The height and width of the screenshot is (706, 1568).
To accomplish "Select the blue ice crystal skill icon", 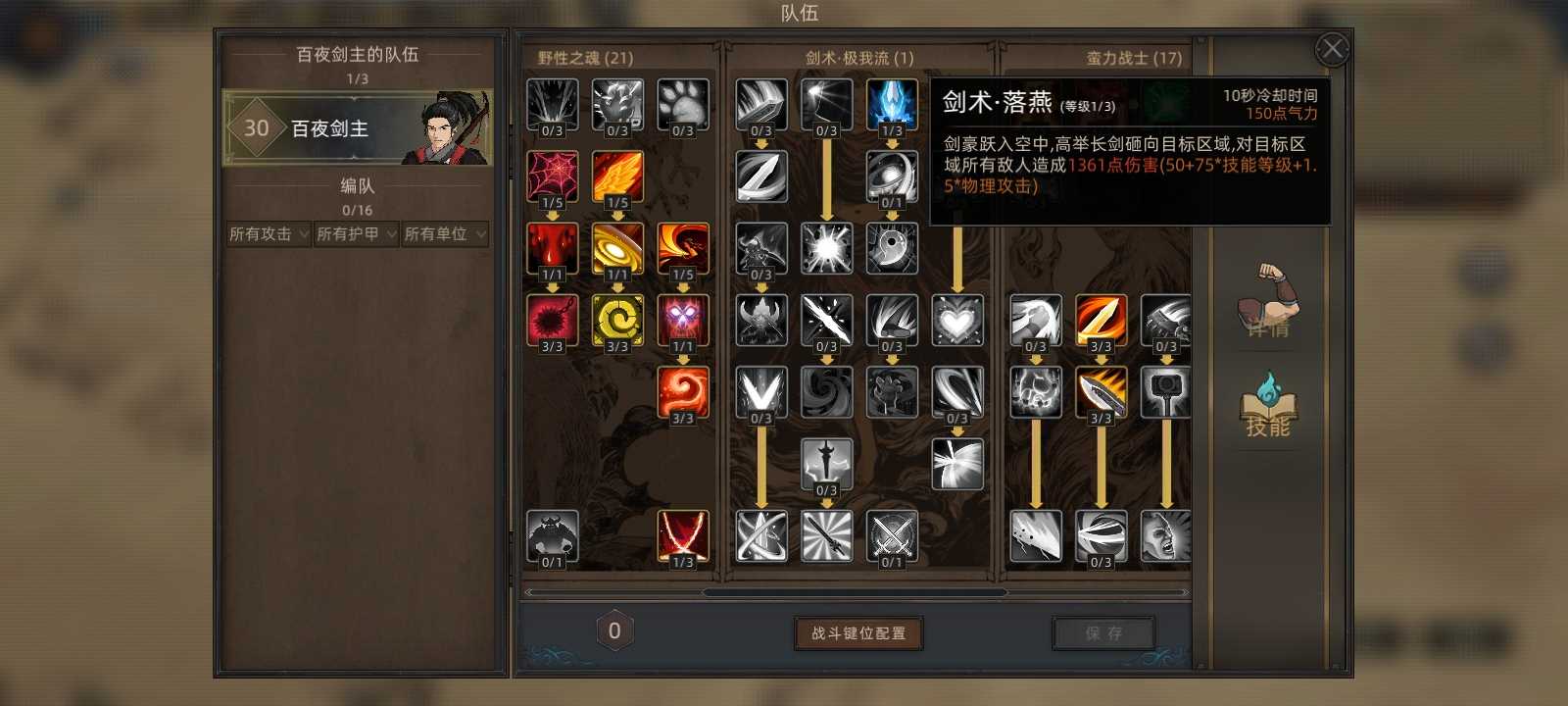I will [x=892, y=105].
